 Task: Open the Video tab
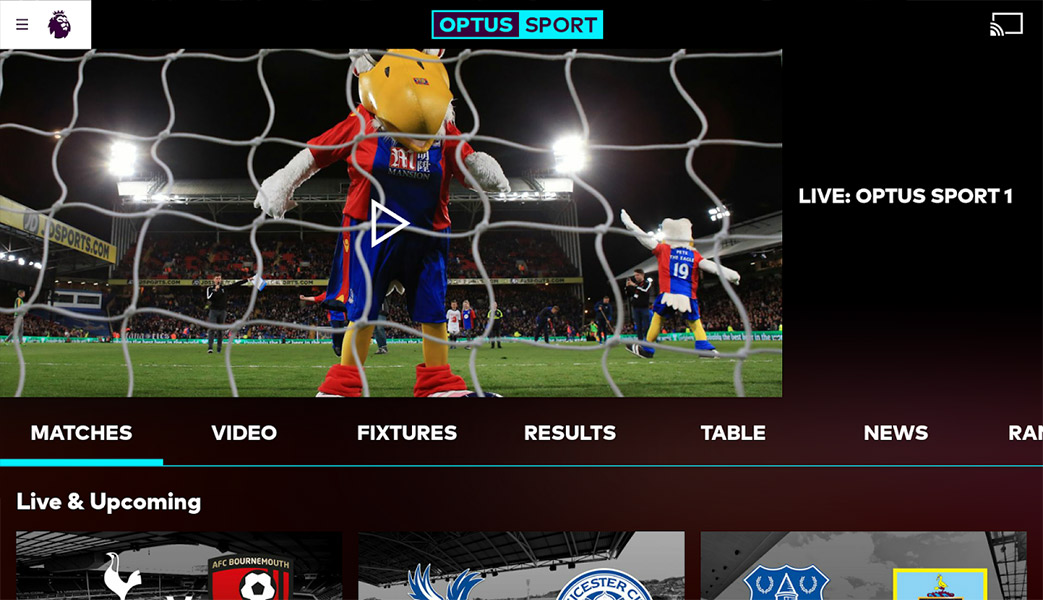244,433
